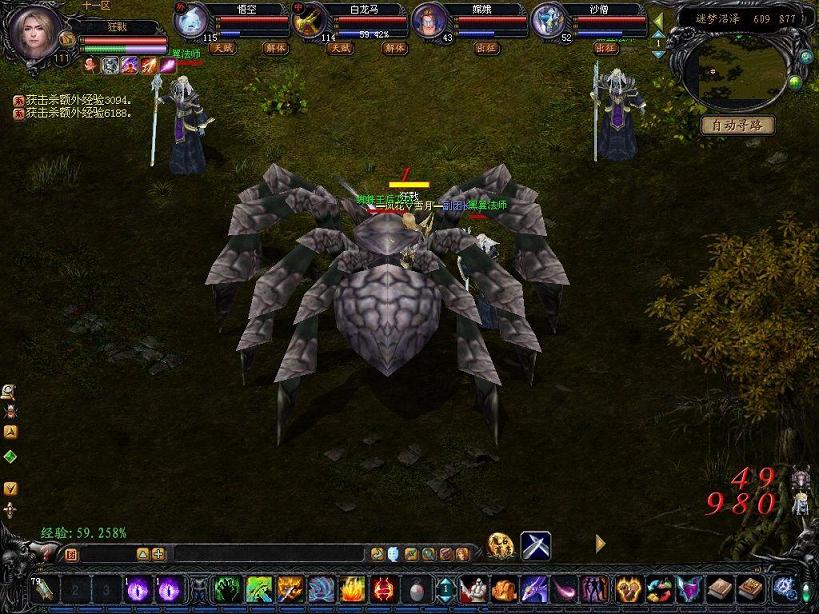Select the 沙僧 pet portrait
This screenshot has height=614, width=819.
[547, 20]
